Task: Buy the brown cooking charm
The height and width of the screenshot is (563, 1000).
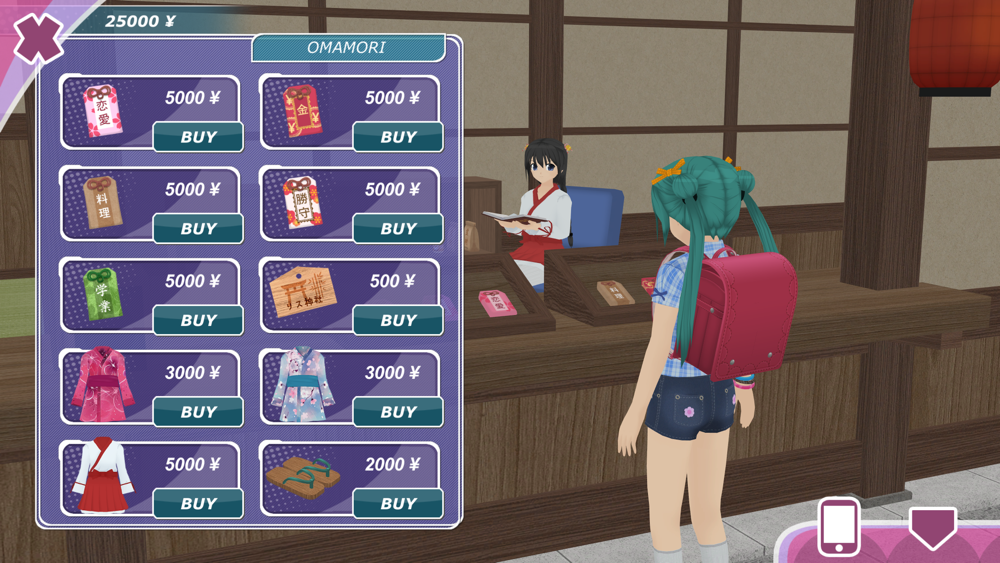Action: click(x=198, y=229)
